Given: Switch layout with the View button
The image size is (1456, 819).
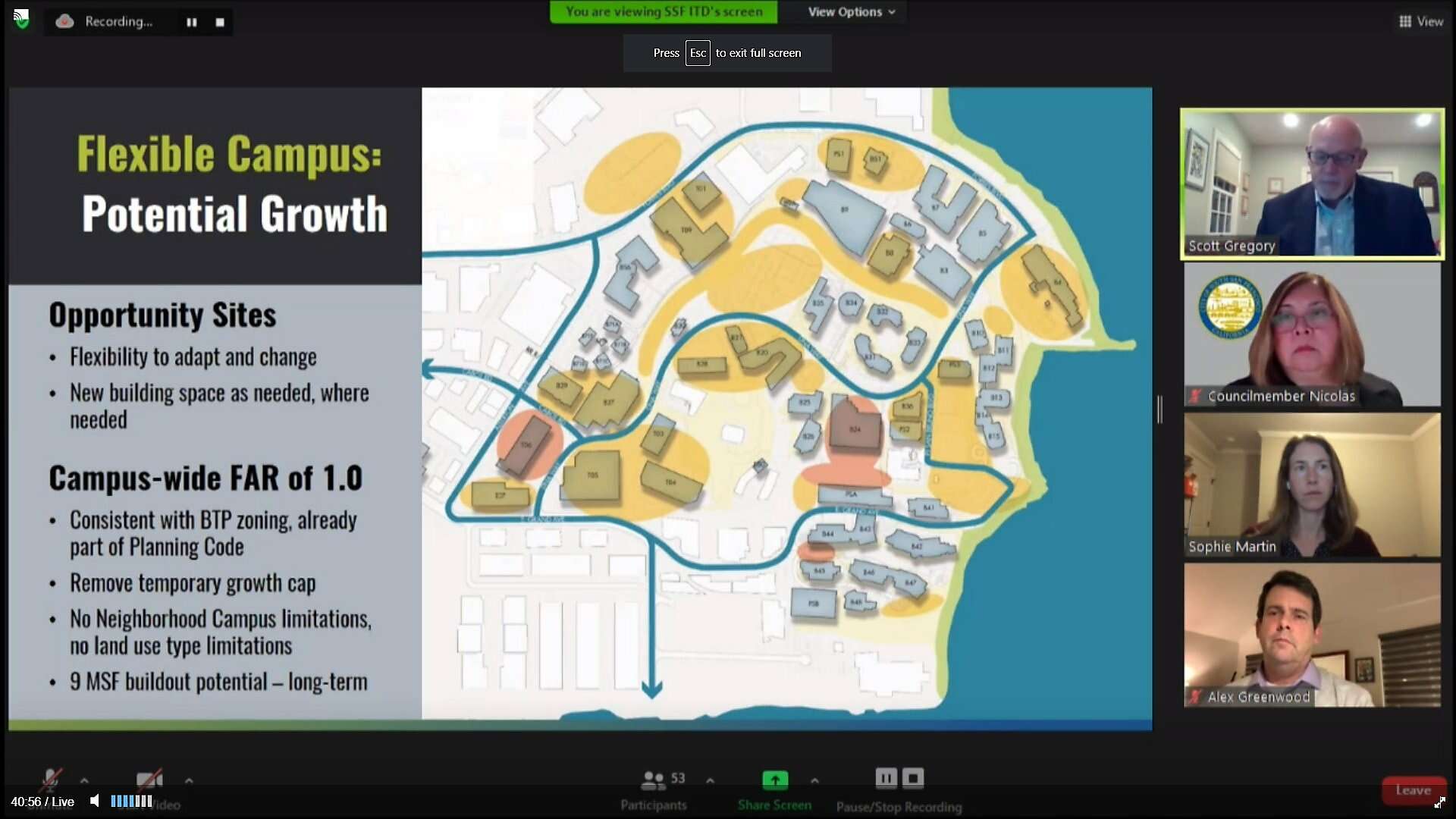Looking at the screenshot, I should [x=1420, y=21].
